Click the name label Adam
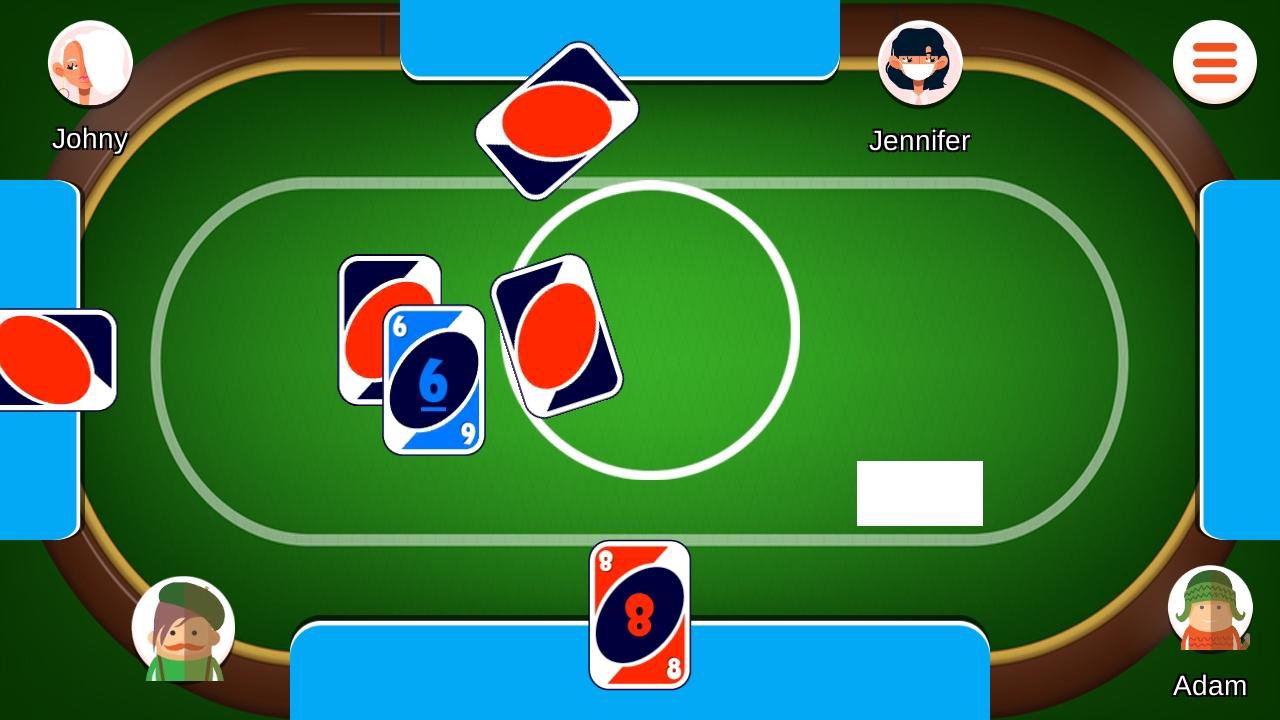 1210,686
